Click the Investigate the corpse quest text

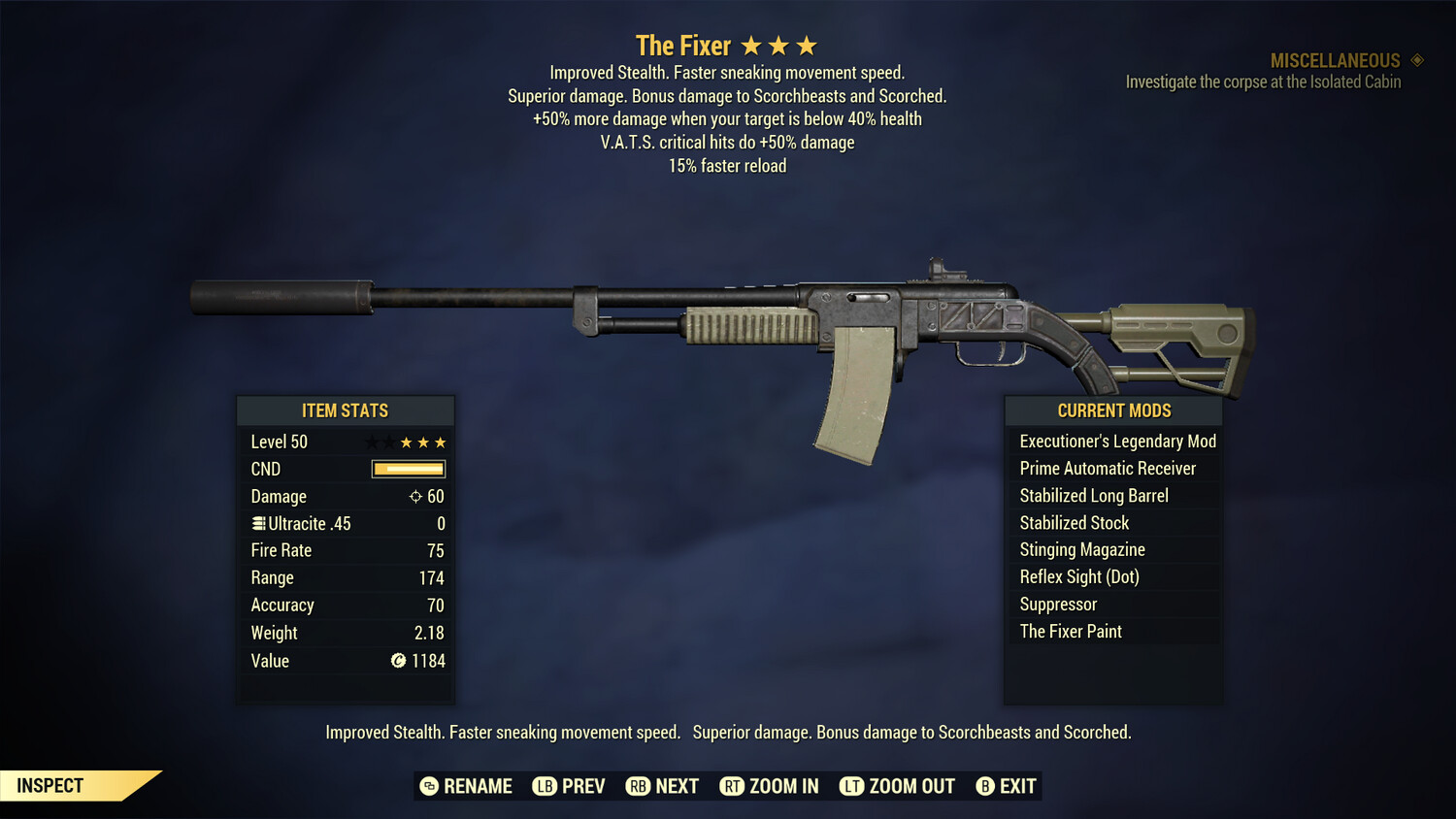(1264, 82)
